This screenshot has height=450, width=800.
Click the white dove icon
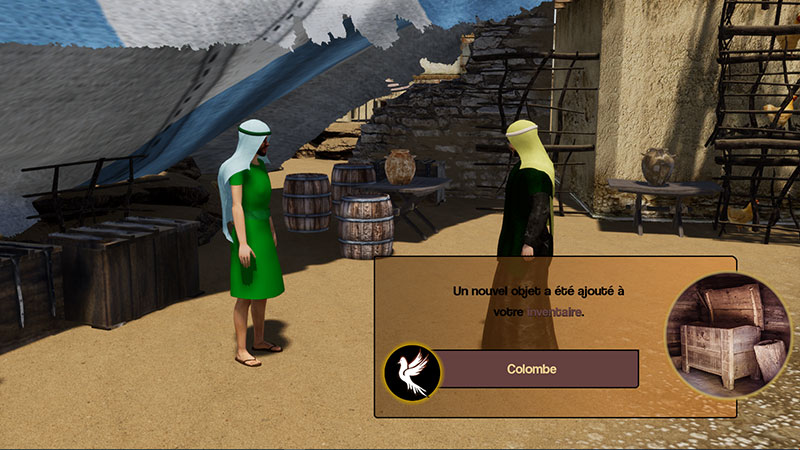pos(410,370)
